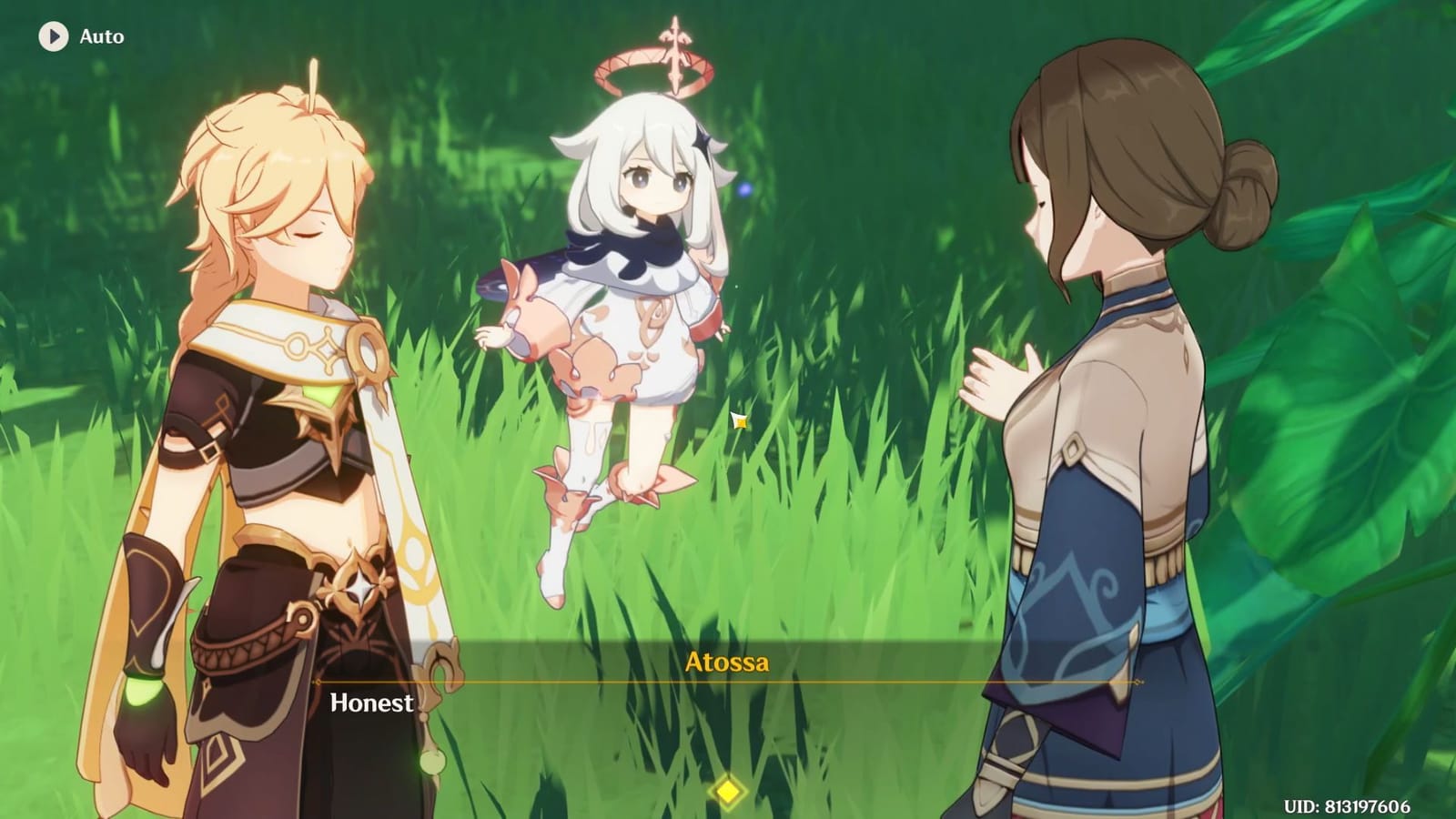Toggle Auto dialogue playback mode
The width and height of the screenshot is (1456, 819).
pos(98,37)
